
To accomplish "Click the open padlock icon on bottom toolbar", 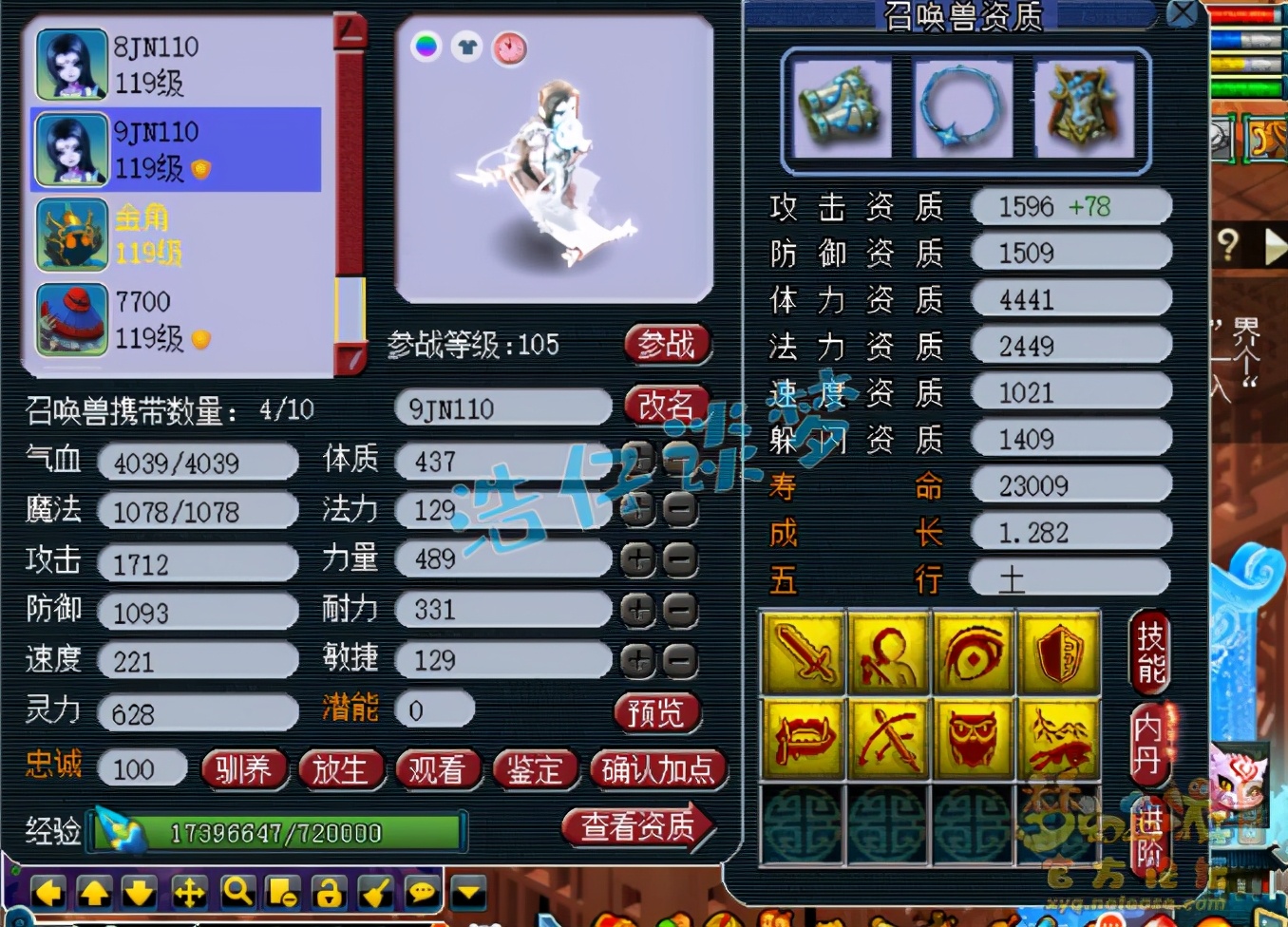I will [x=330, y=894].
